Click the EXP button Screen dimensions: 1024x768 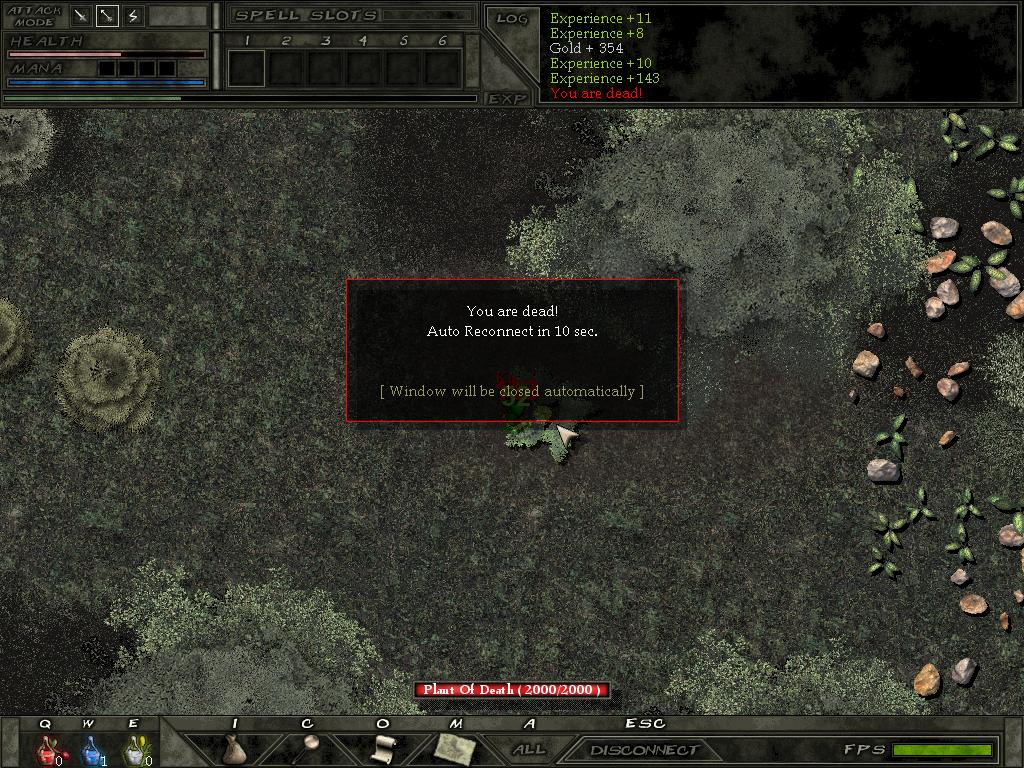508,98
